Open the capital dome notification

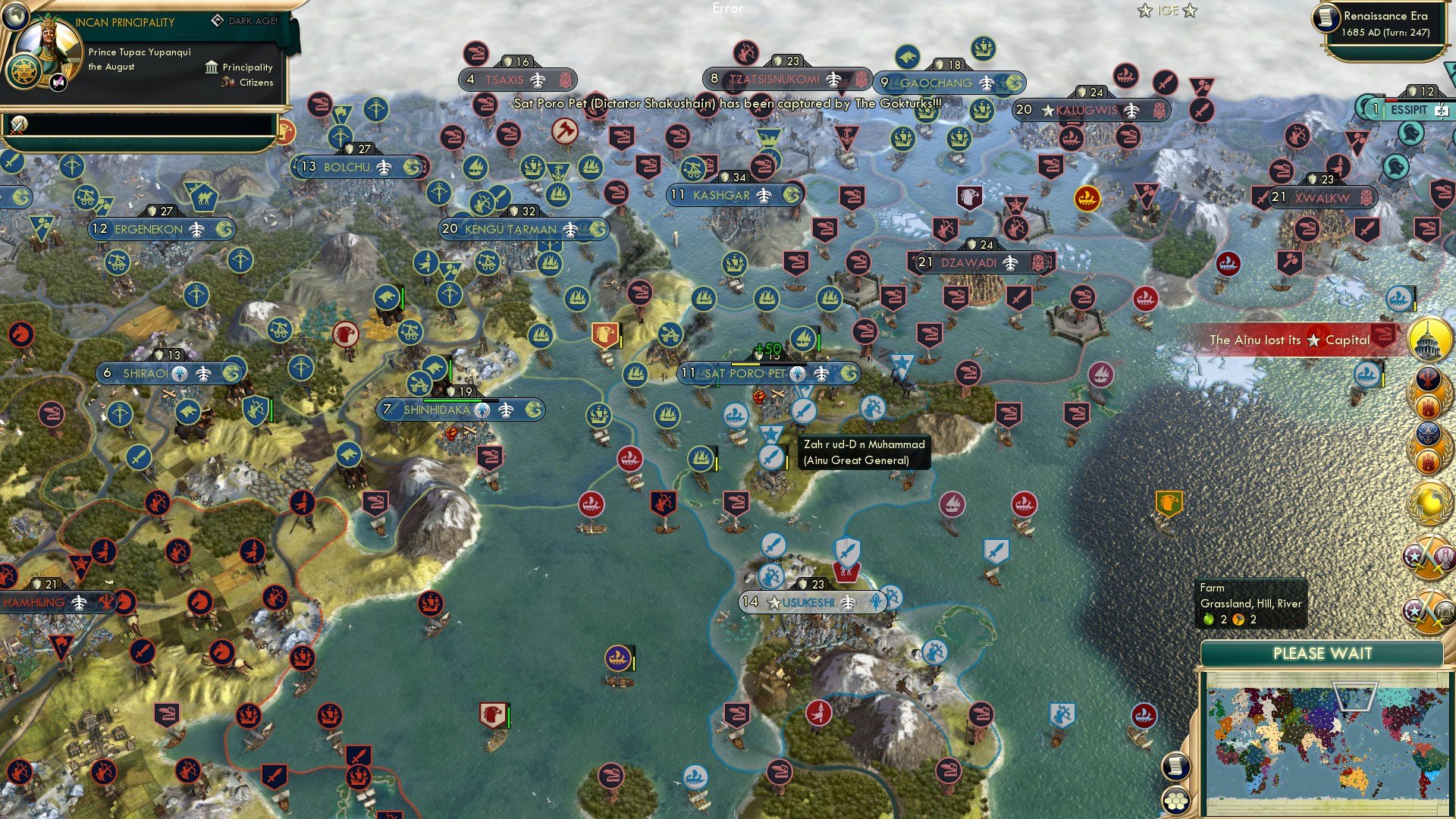(1429, 339)
